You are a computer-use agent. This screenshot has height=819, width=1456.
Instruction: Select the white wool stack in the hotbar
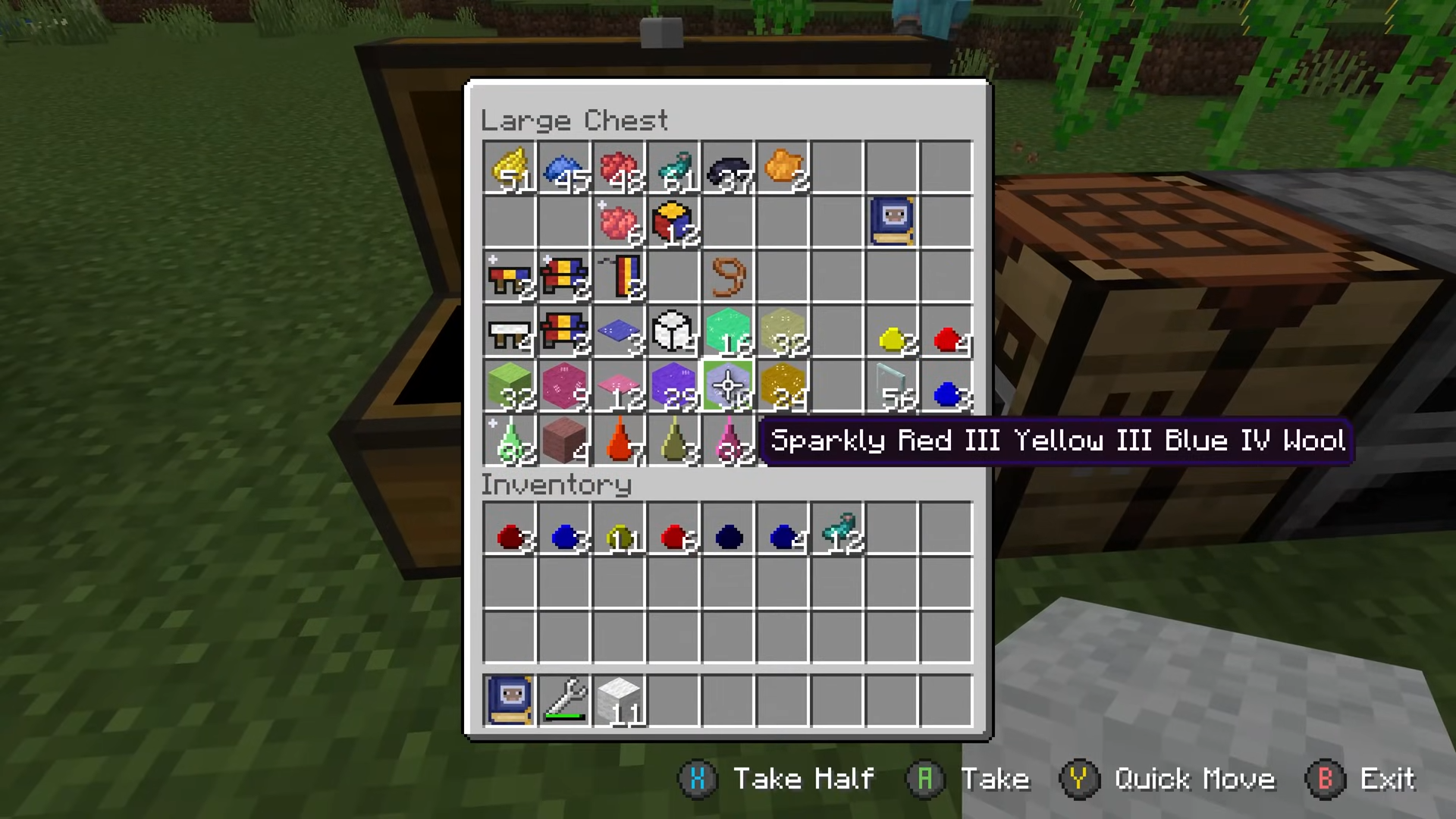(619, 700)
